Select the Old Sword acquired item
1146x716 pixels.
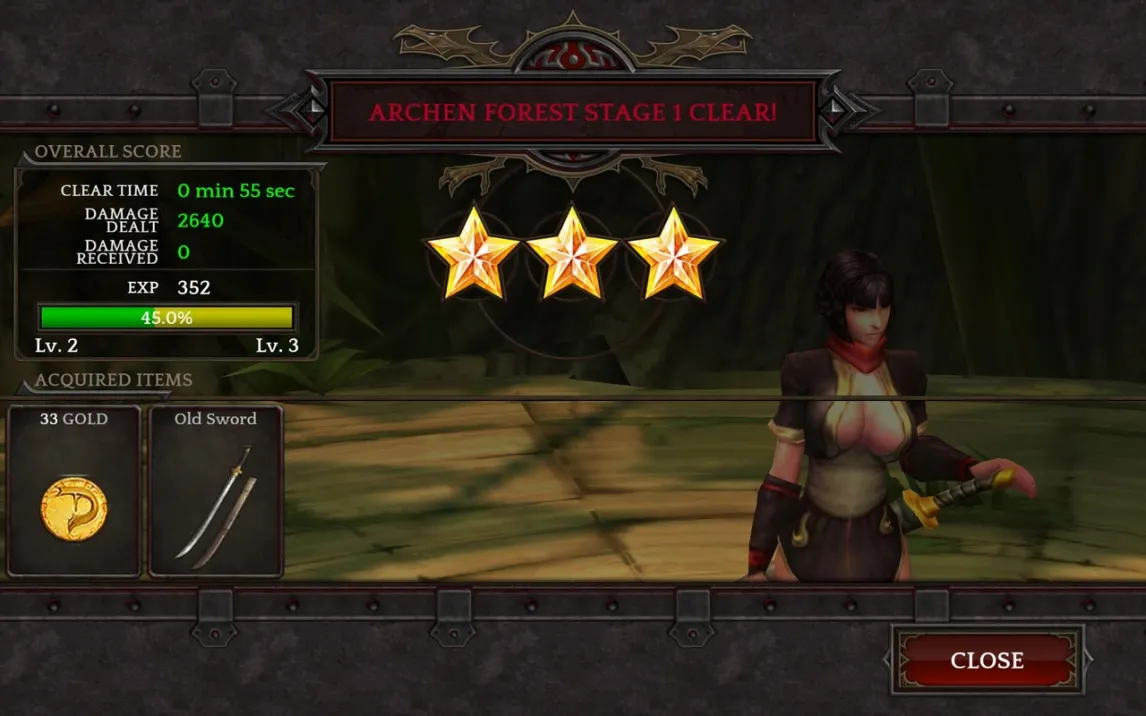tap(216, 491)
